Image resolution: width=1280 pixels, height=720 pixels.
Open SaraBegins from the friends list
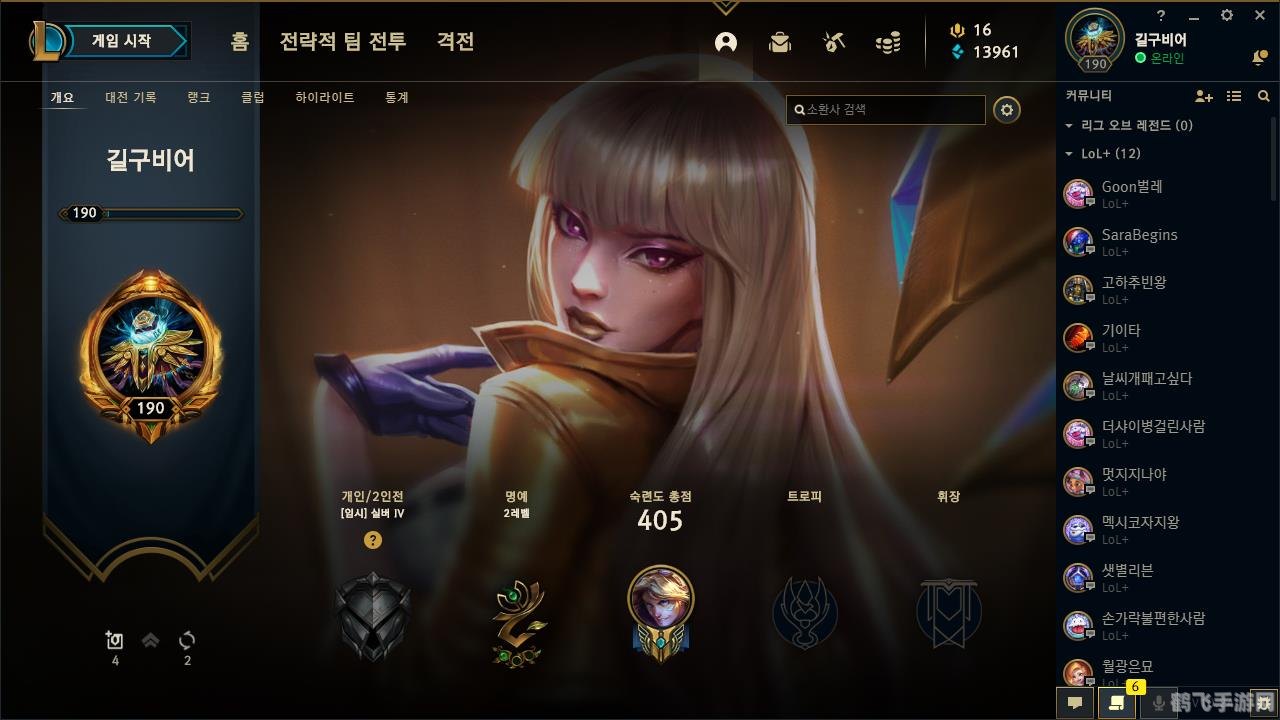click(1142, 240)
